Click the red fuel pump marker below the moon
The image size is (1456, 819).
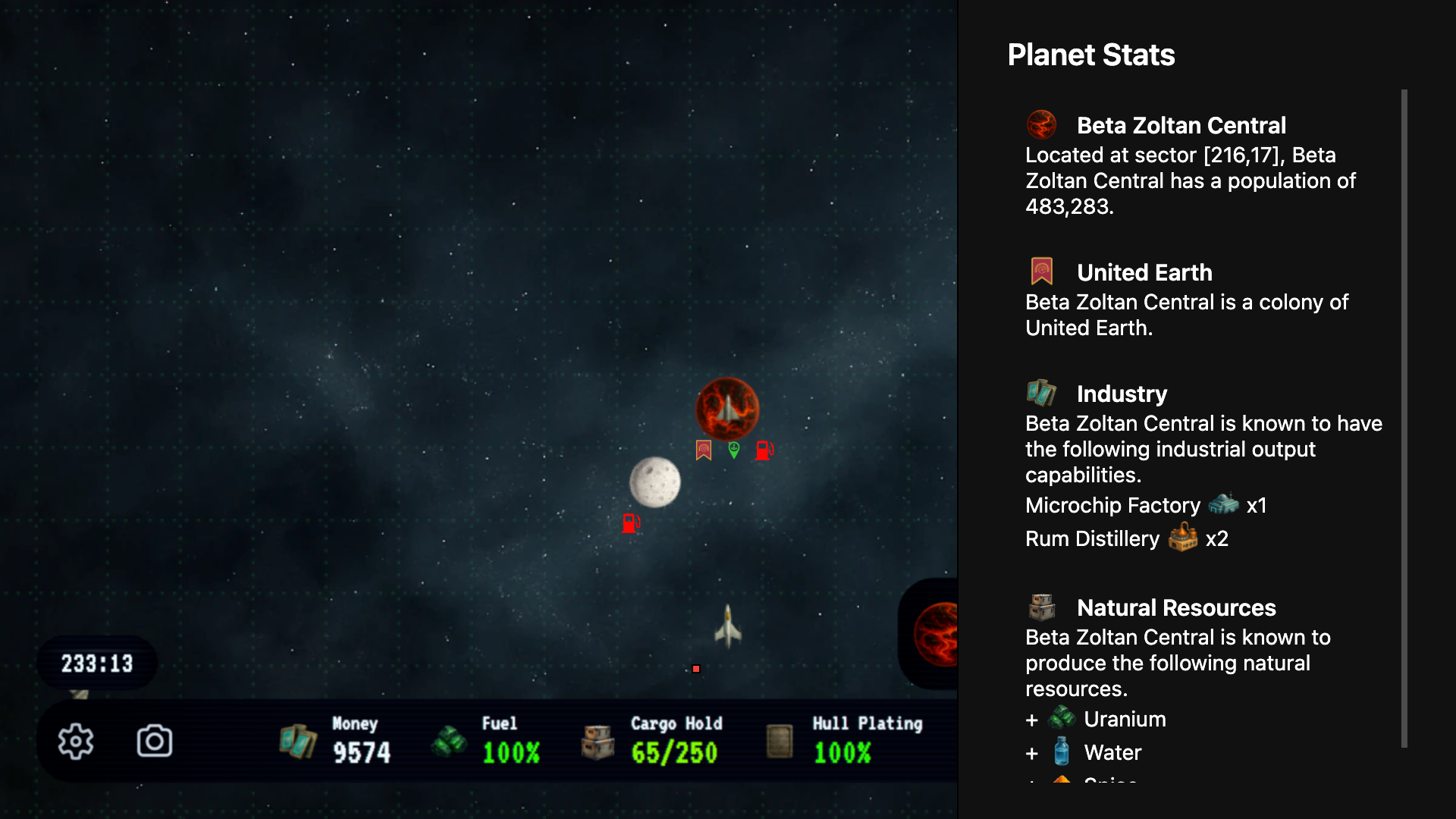coord(631,523)
